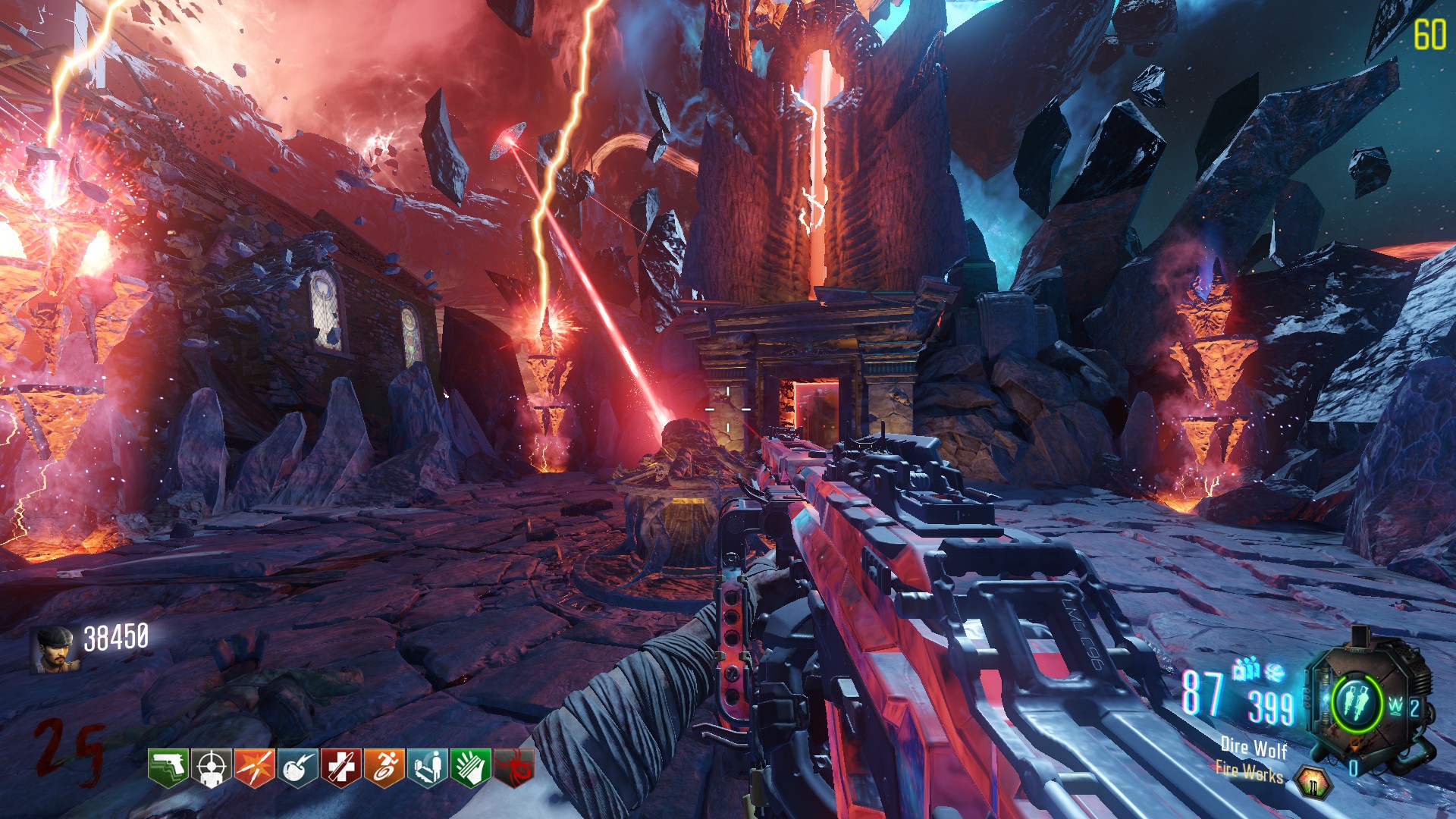This screenshot has width=1456, height=819.
Task: Click the player character portrait
Action: click(53, 651)
